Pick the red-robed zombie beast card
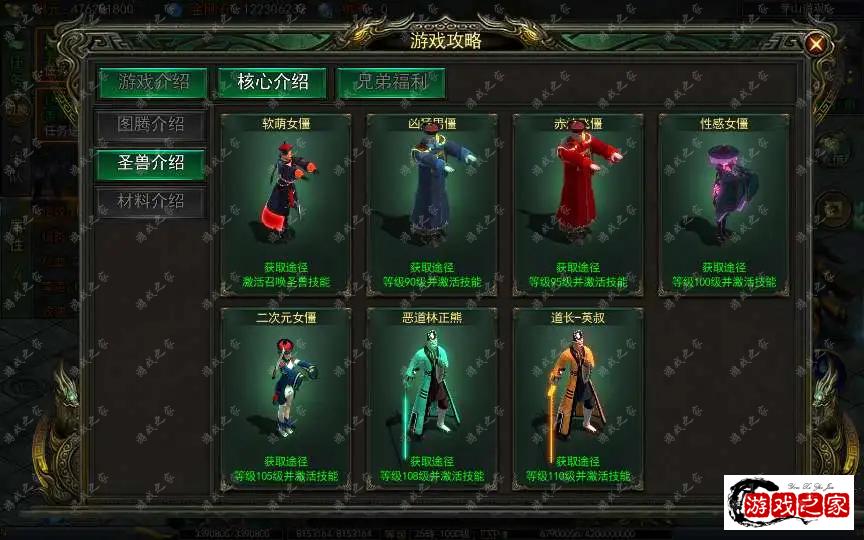The image size is (864, 540). 578,203
